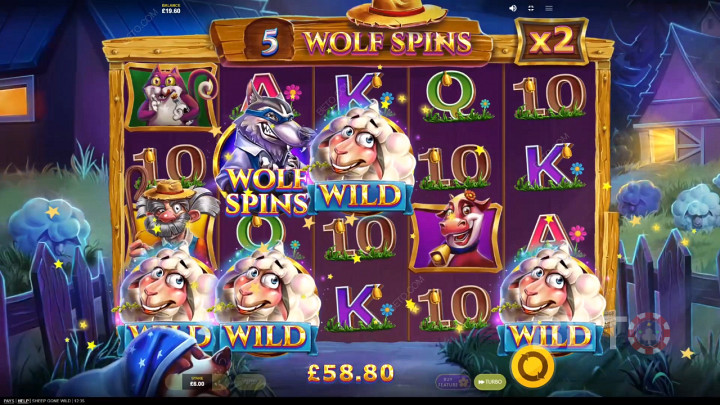Screen dimensions: 720x405
Task: Toggle fullscreen with the arrows icon
Action: [x=530, y=8]
